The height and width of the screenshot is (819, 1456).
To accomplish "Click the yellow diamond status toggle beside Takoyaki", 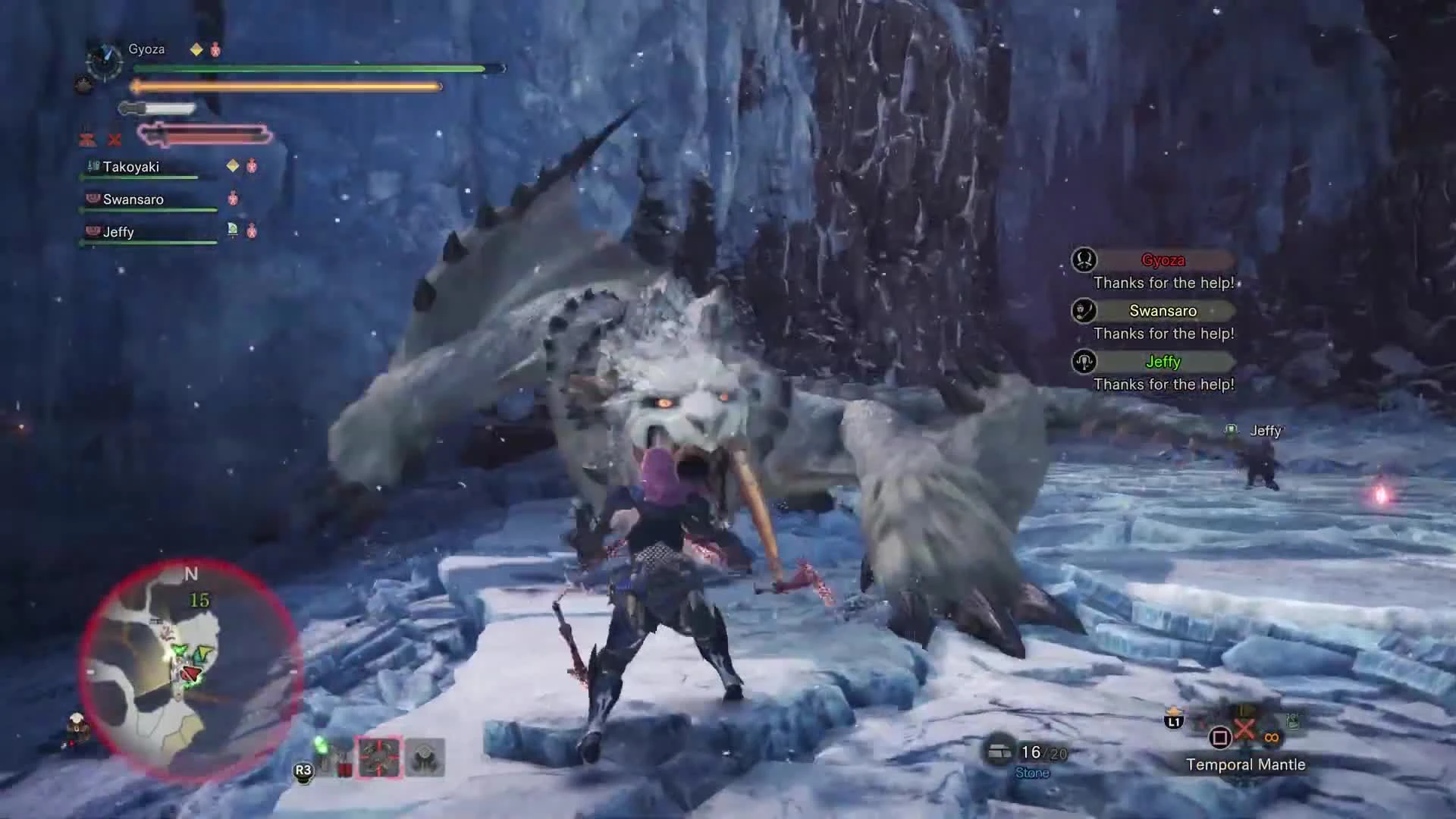I will pos(232,165).
